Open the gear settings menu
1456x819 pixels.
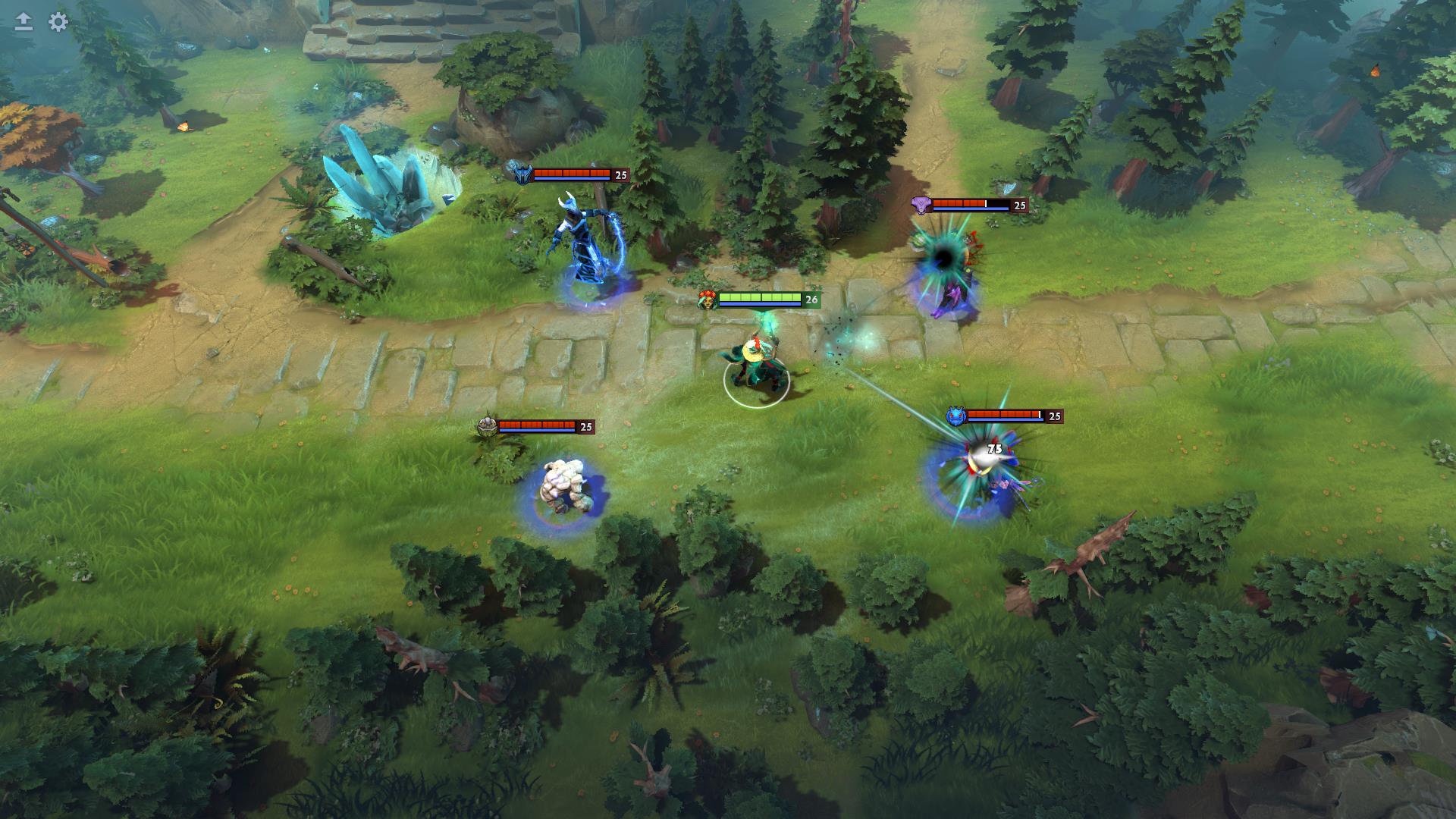click(58, 22)
